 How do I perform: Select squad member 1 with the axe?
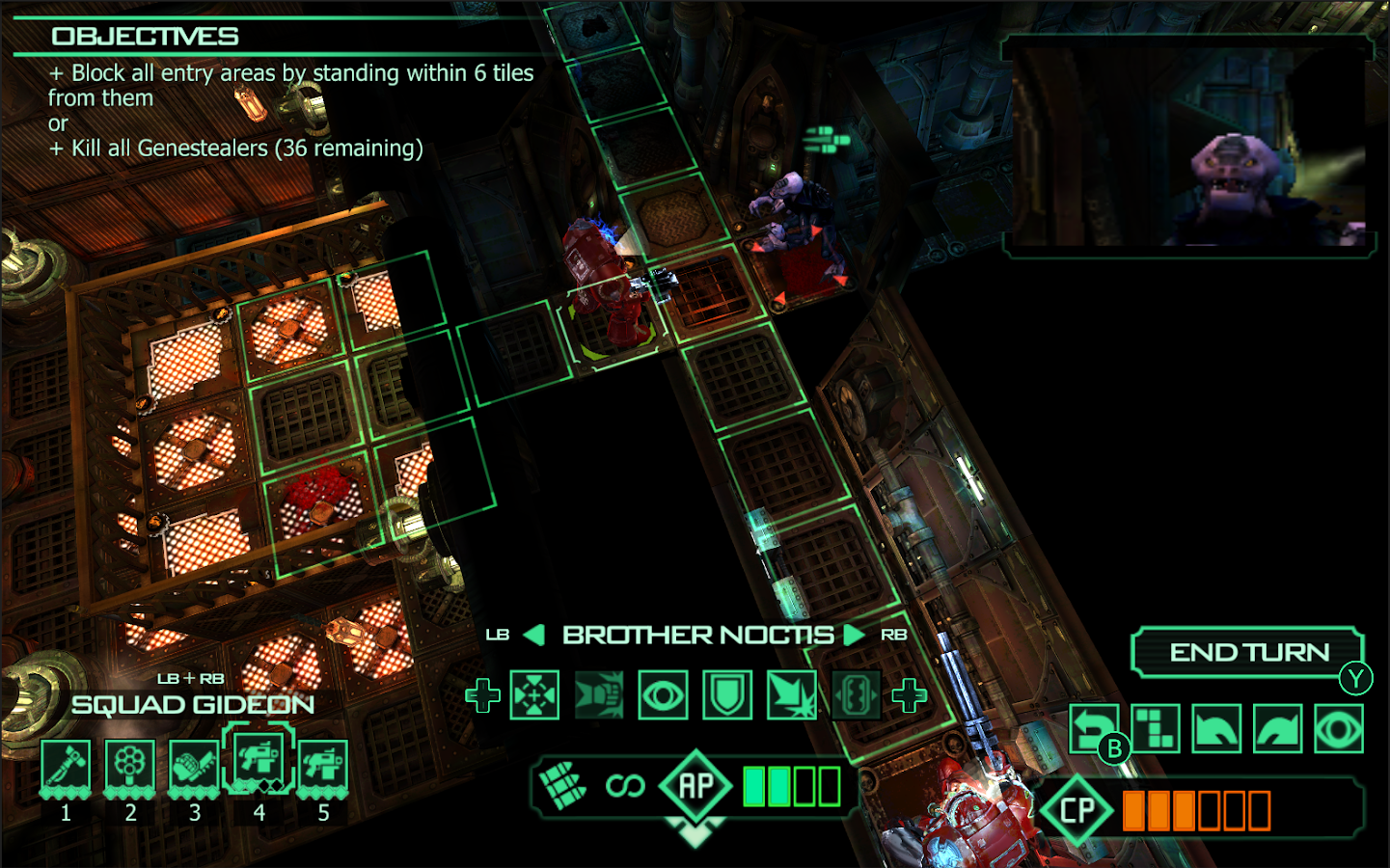point(66,766)
